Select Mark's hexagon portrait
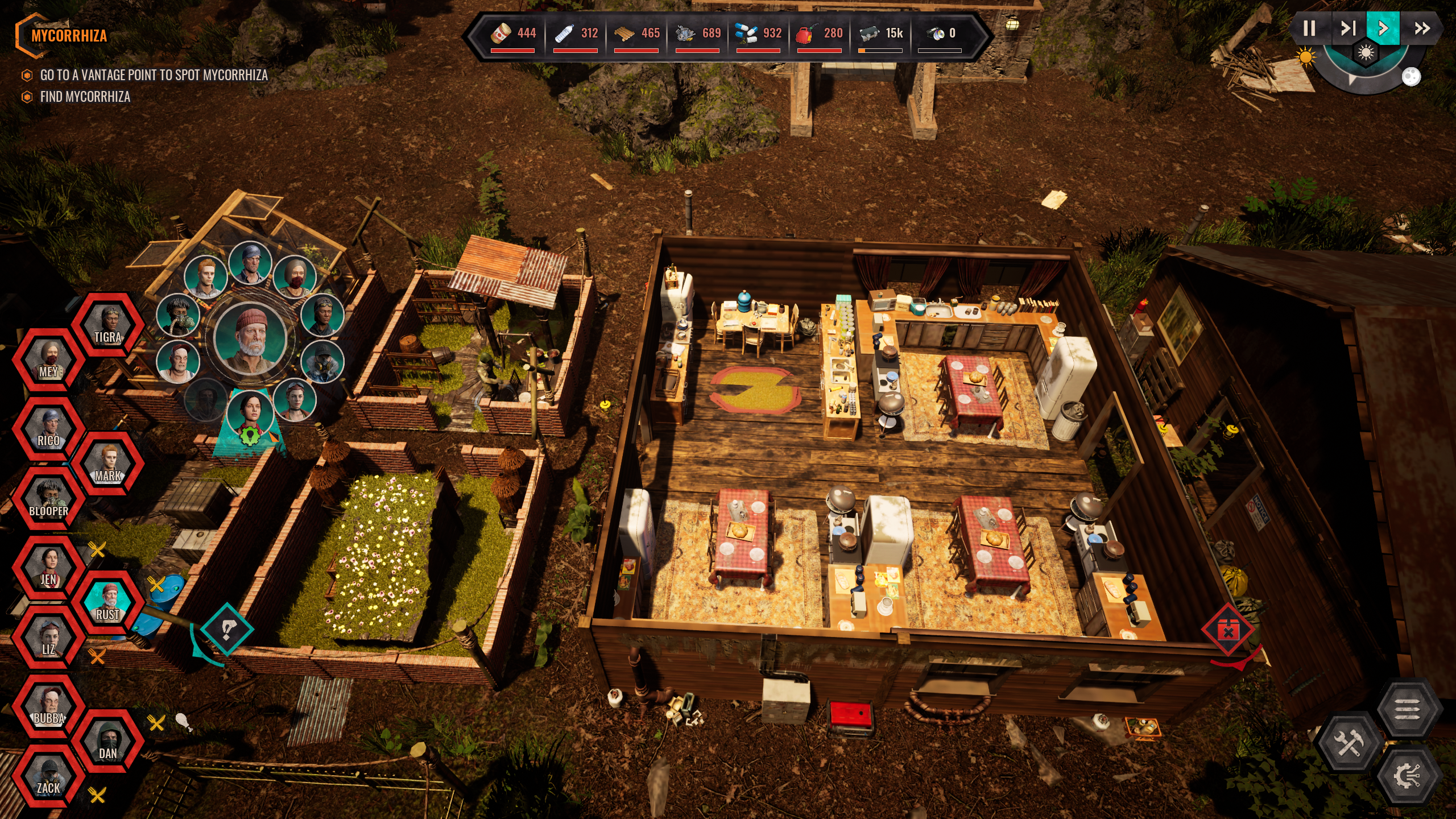This screenshot has width=1456, height=819. (108, 464)
